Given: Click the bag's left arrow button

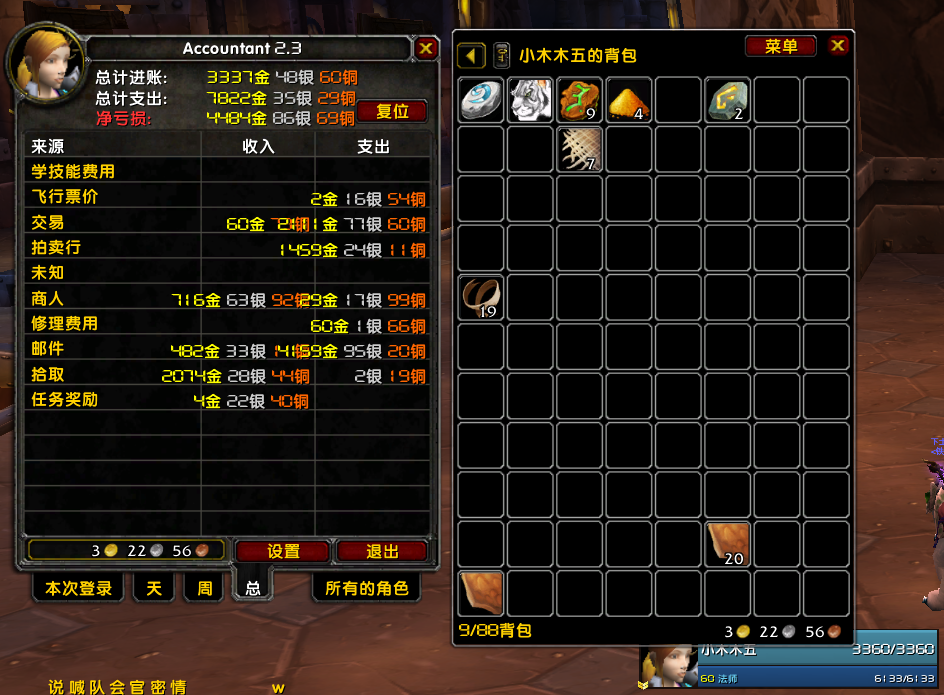Looking at the screenshot, I should tap(472, 56).
